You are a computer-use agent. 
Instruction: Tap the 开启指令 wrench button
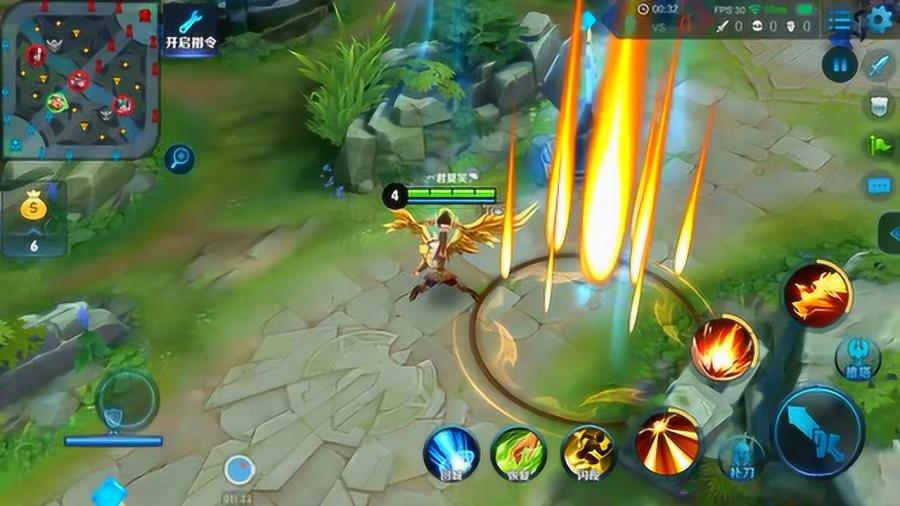pos(191,27)
